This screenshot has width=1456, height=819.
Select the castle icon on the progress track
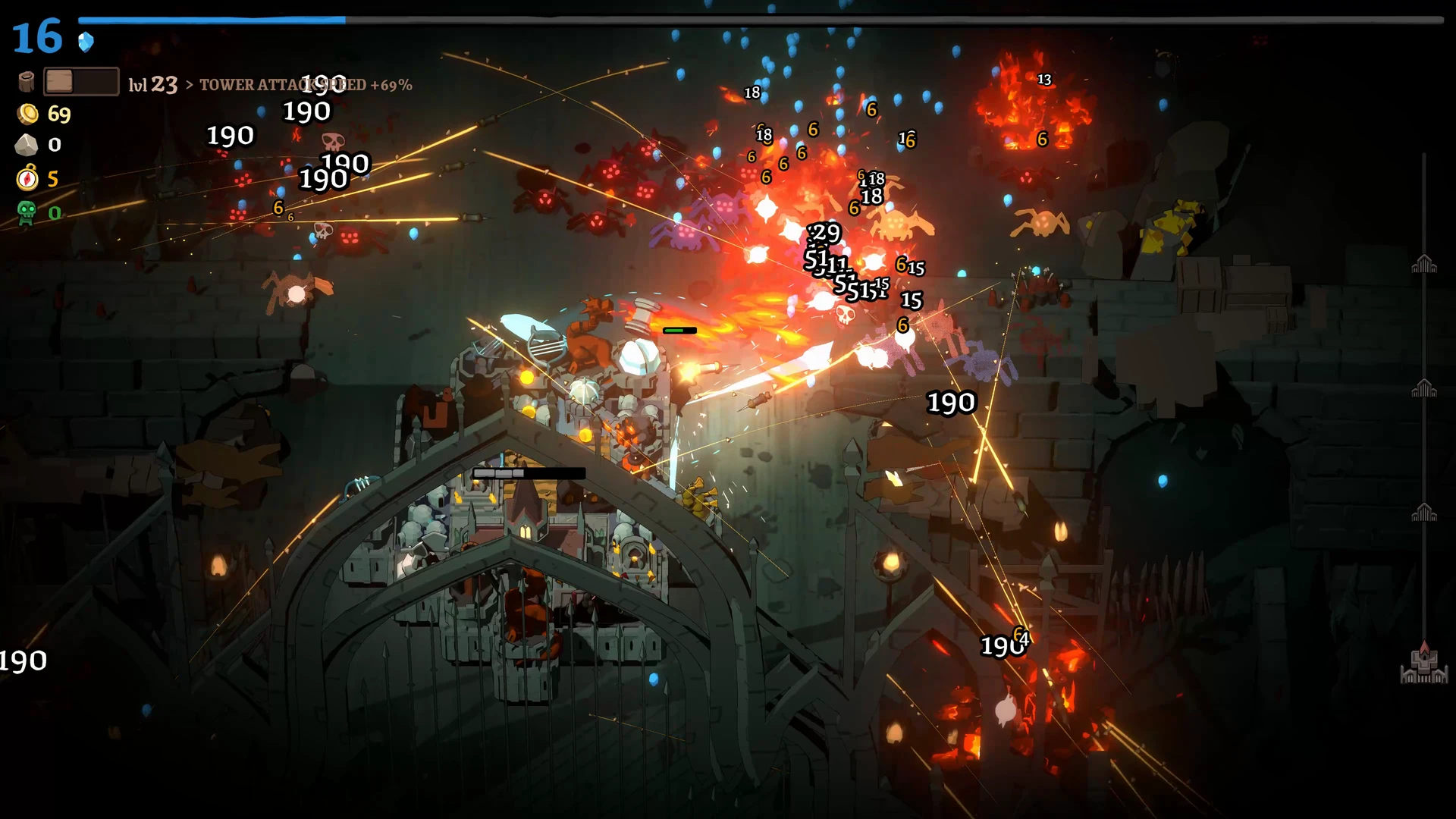[1423, 664]
